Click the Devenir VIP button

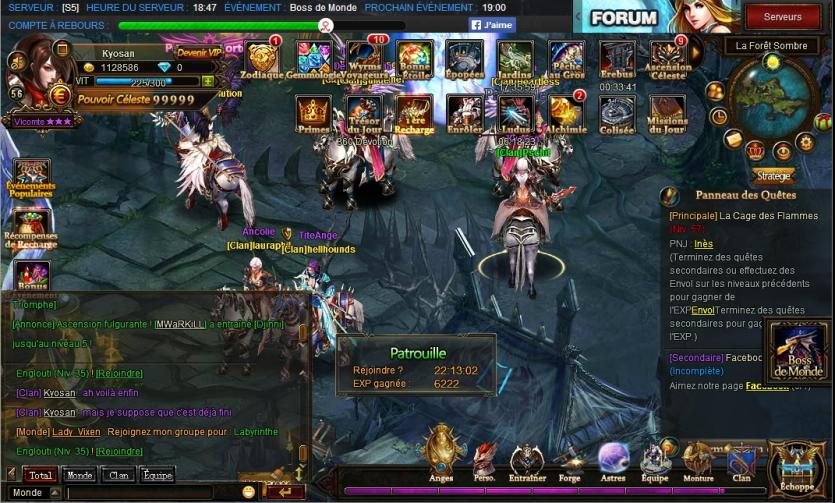pyautogui.click(x=199, y=52)
